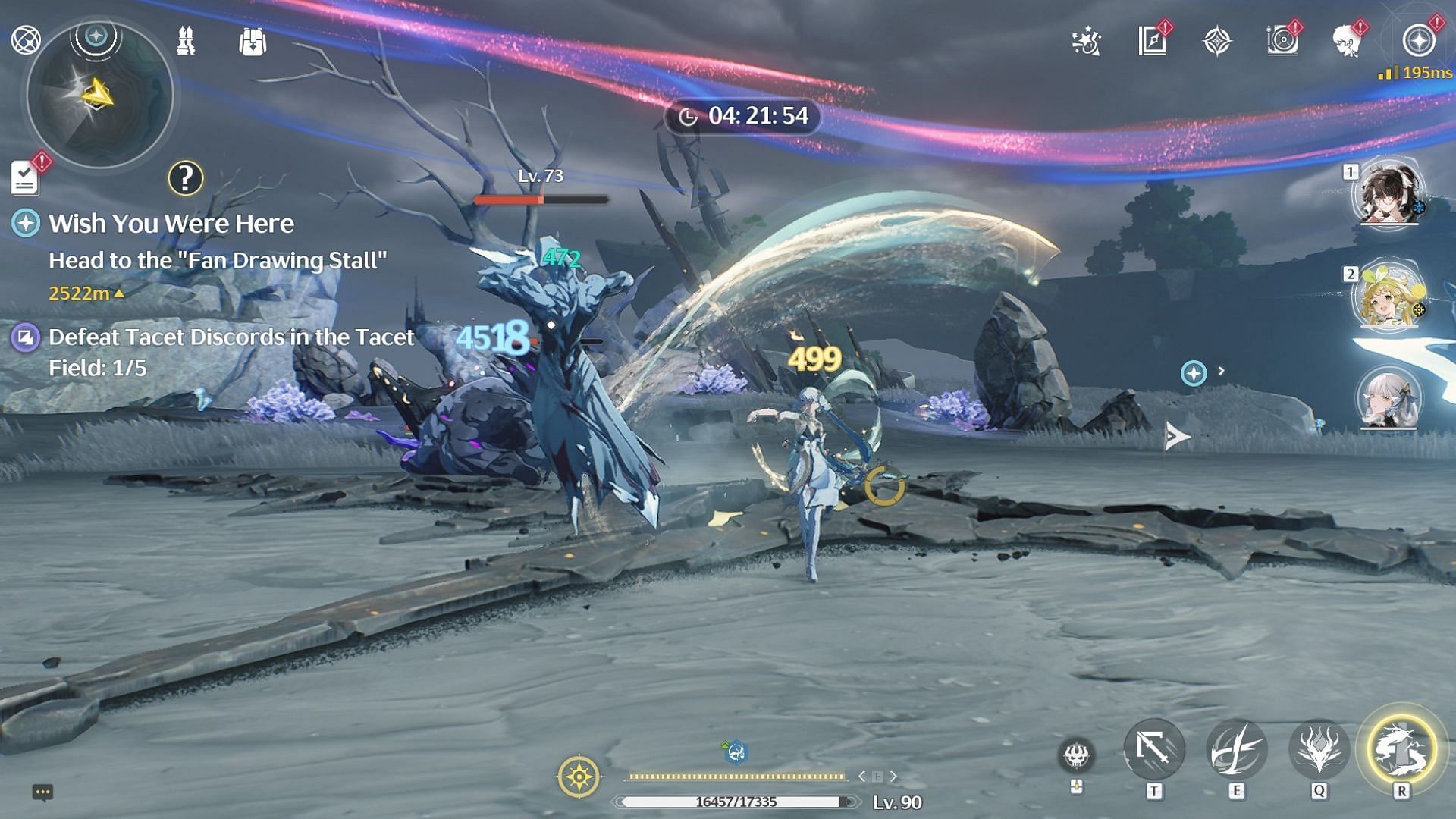Open the twin towers icon near minimap
The height and width of the screenshot is (819, 1456).
click(x=186, y=41)
